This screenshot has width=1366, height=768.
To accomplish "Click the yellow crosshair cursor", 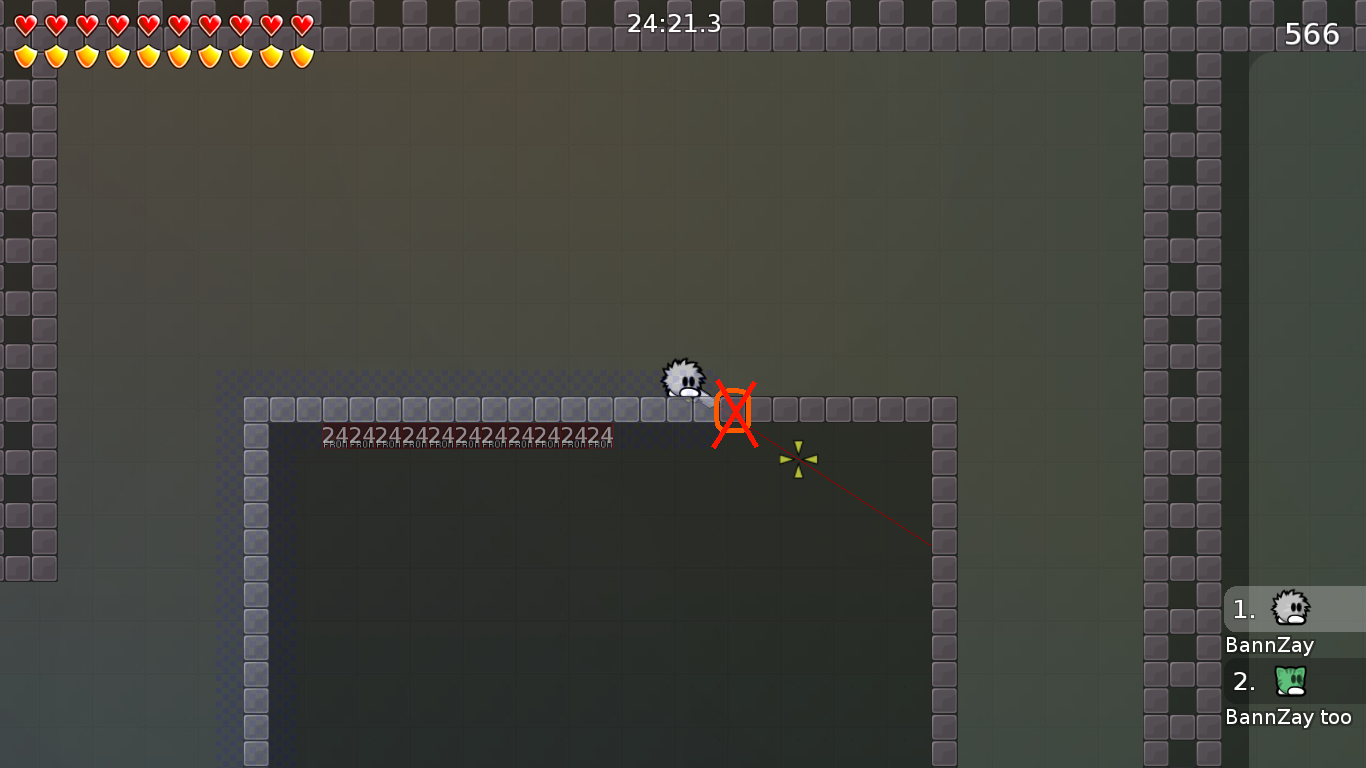I will 797,459.
